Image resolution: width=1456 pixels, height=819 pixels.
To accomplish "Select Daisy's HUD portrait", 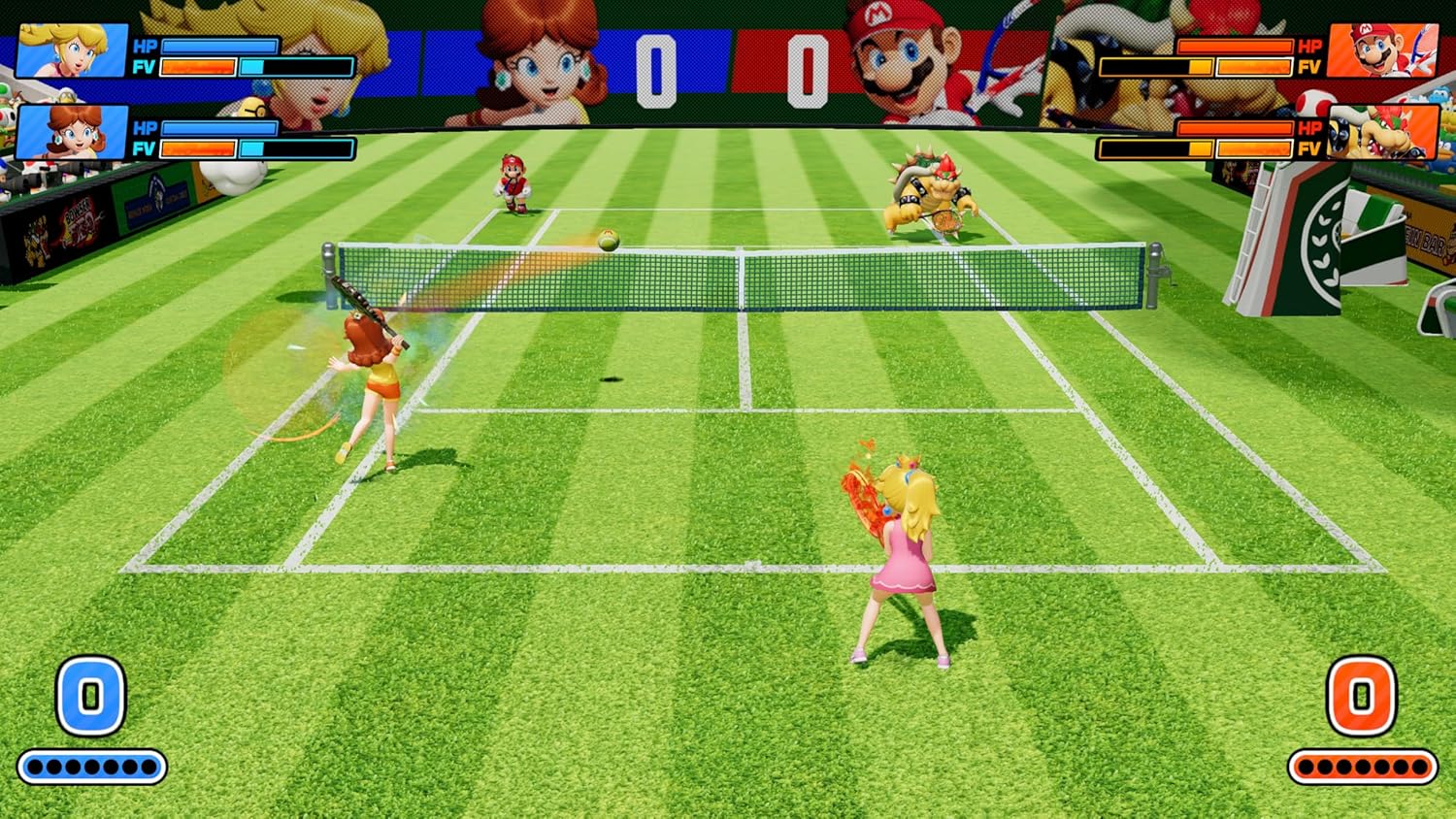I will pos(73,132).
